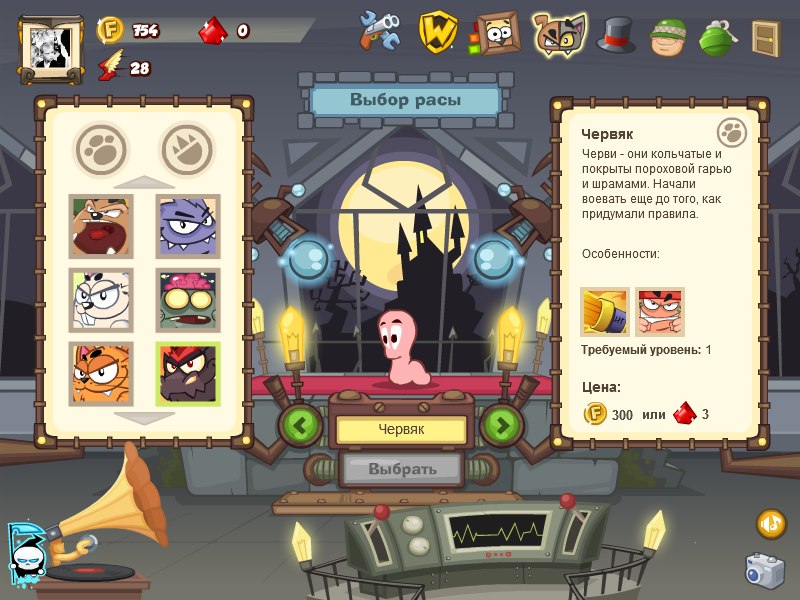The height and width of the screenshot is (600, 800).
Task: Open the gun and wrench workshop
Action: point(381,31)
